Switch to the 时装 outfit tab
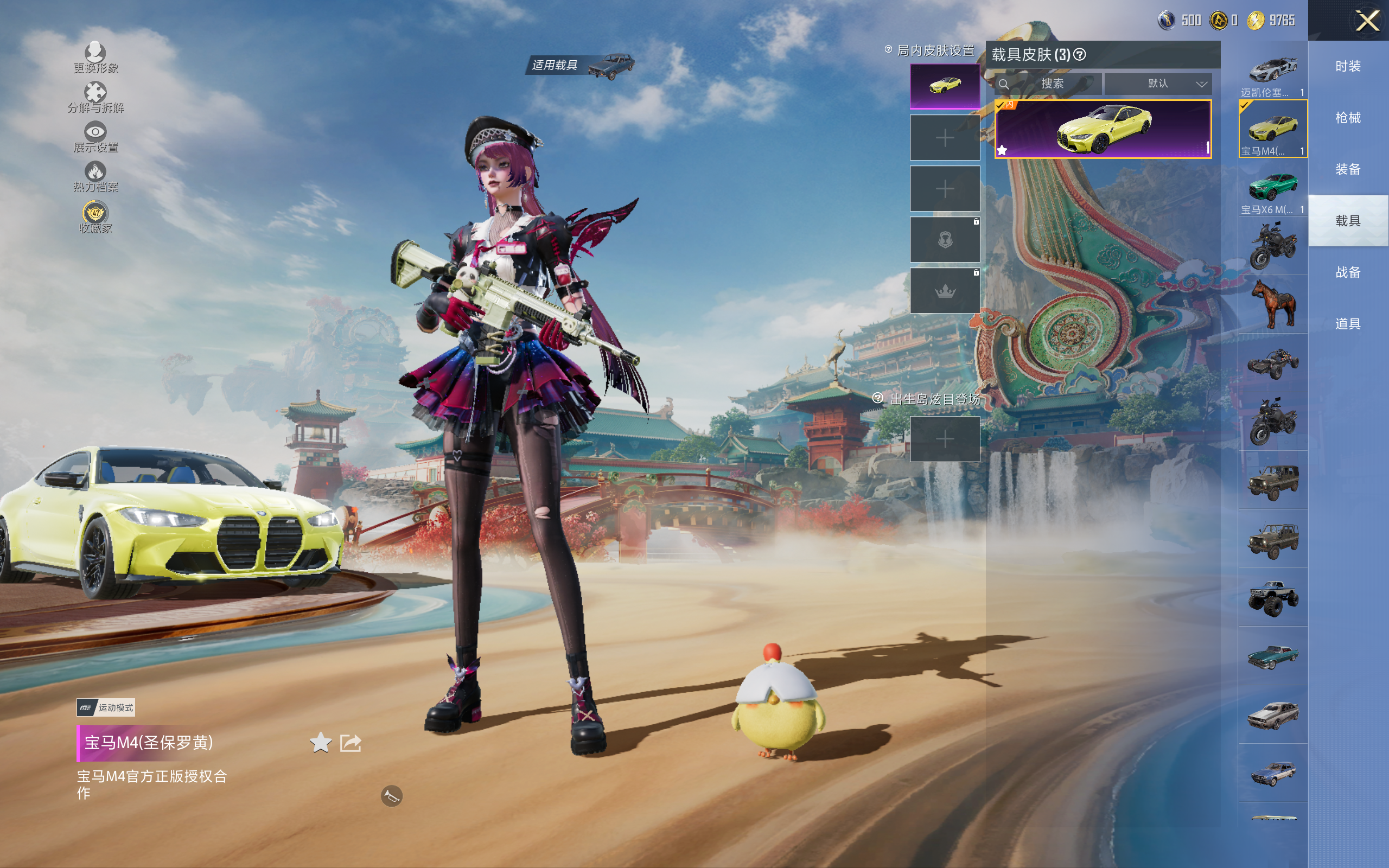The width and height of the screenshot is (1389, 868). 1348,67
